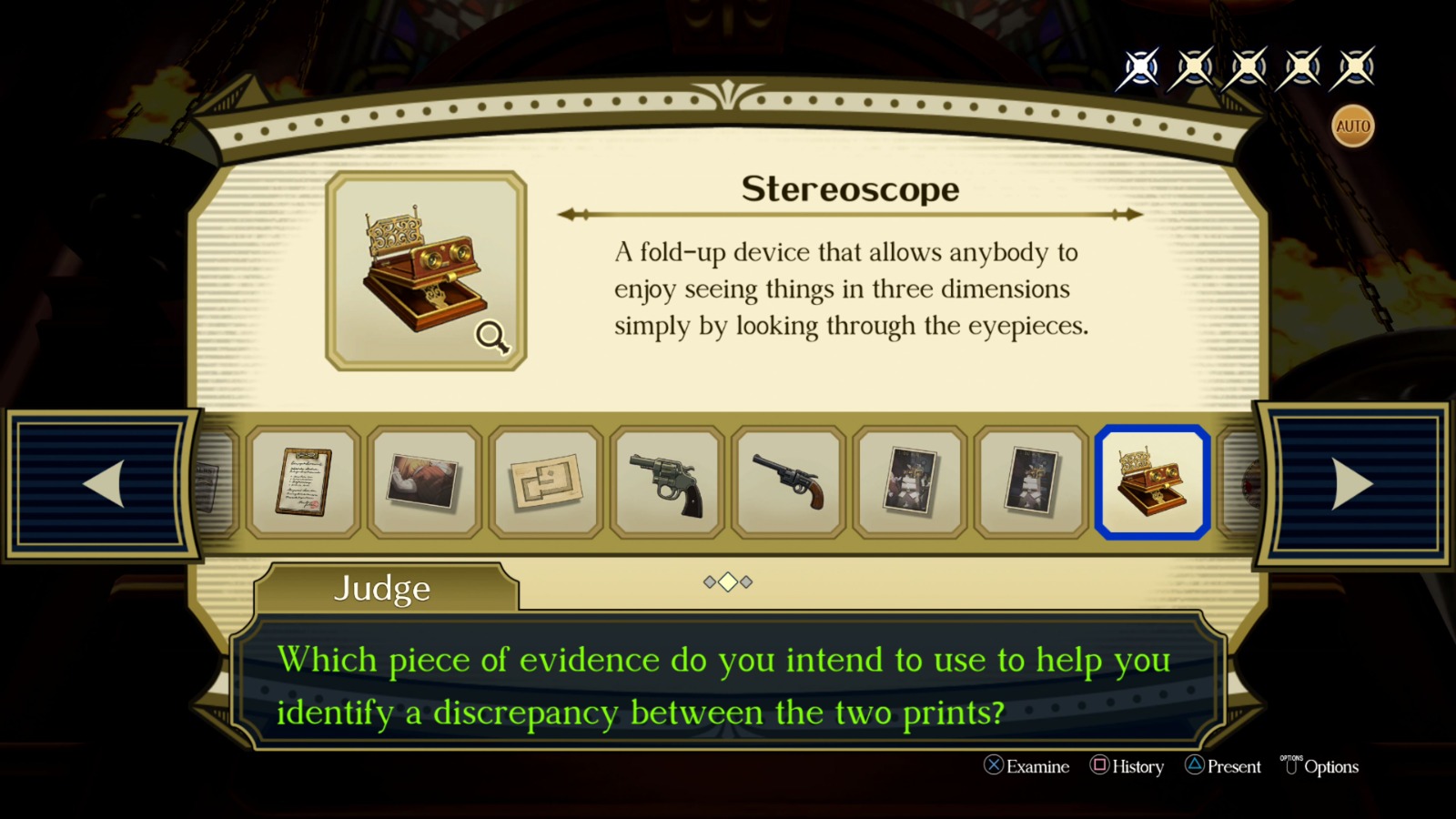Click the magnifying glass to examine the Stereoscope

coord(490,338)
